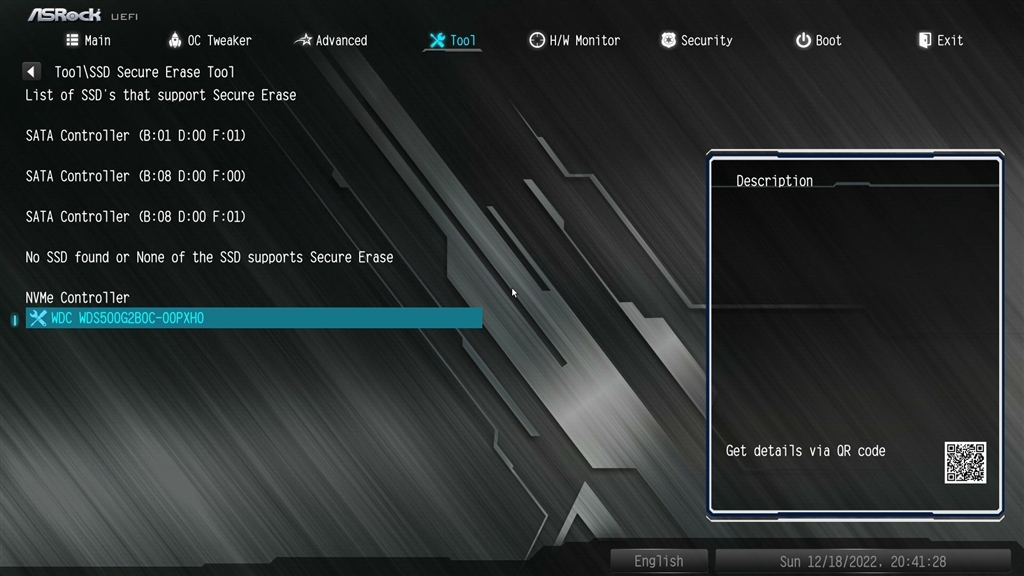Click the back arrow beside Tool\SSD Secure Erase Tool
This screenshot has width=1024, height=576.
pyautogui.click(x=32, y=72)
